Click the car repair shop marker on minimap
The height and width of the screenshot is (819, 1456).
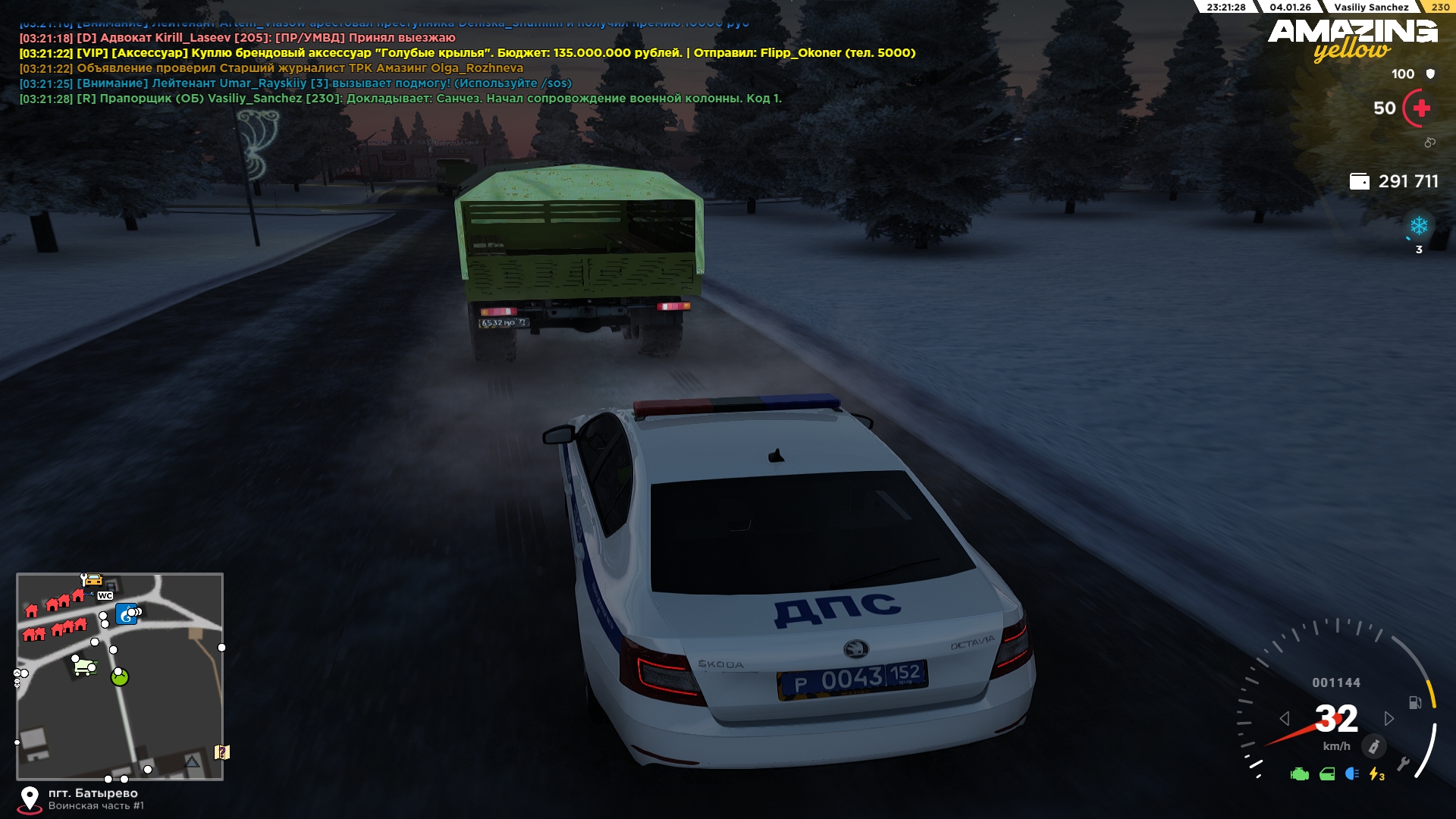[x=91, y=579]
